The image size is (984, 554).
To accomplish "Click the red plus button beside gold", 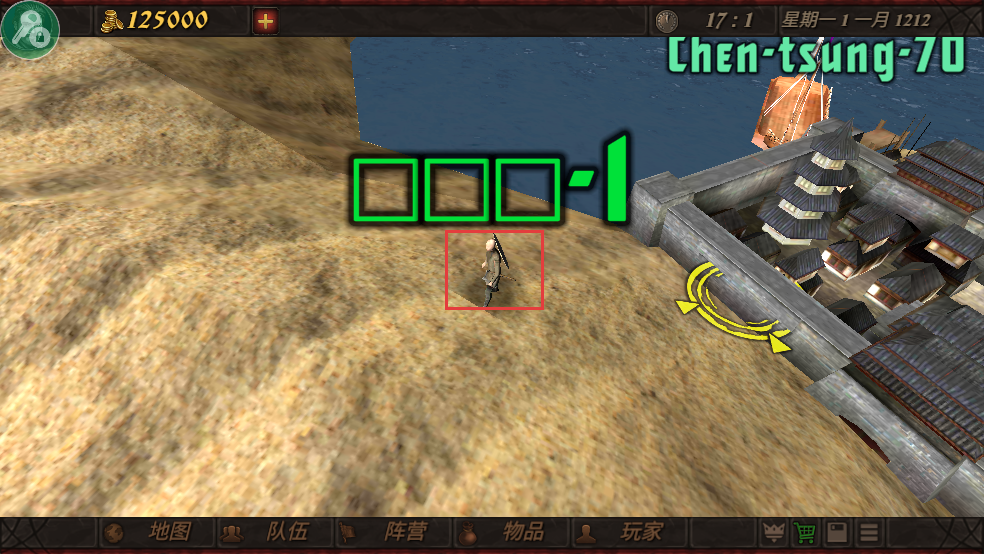I will [265, 20].
